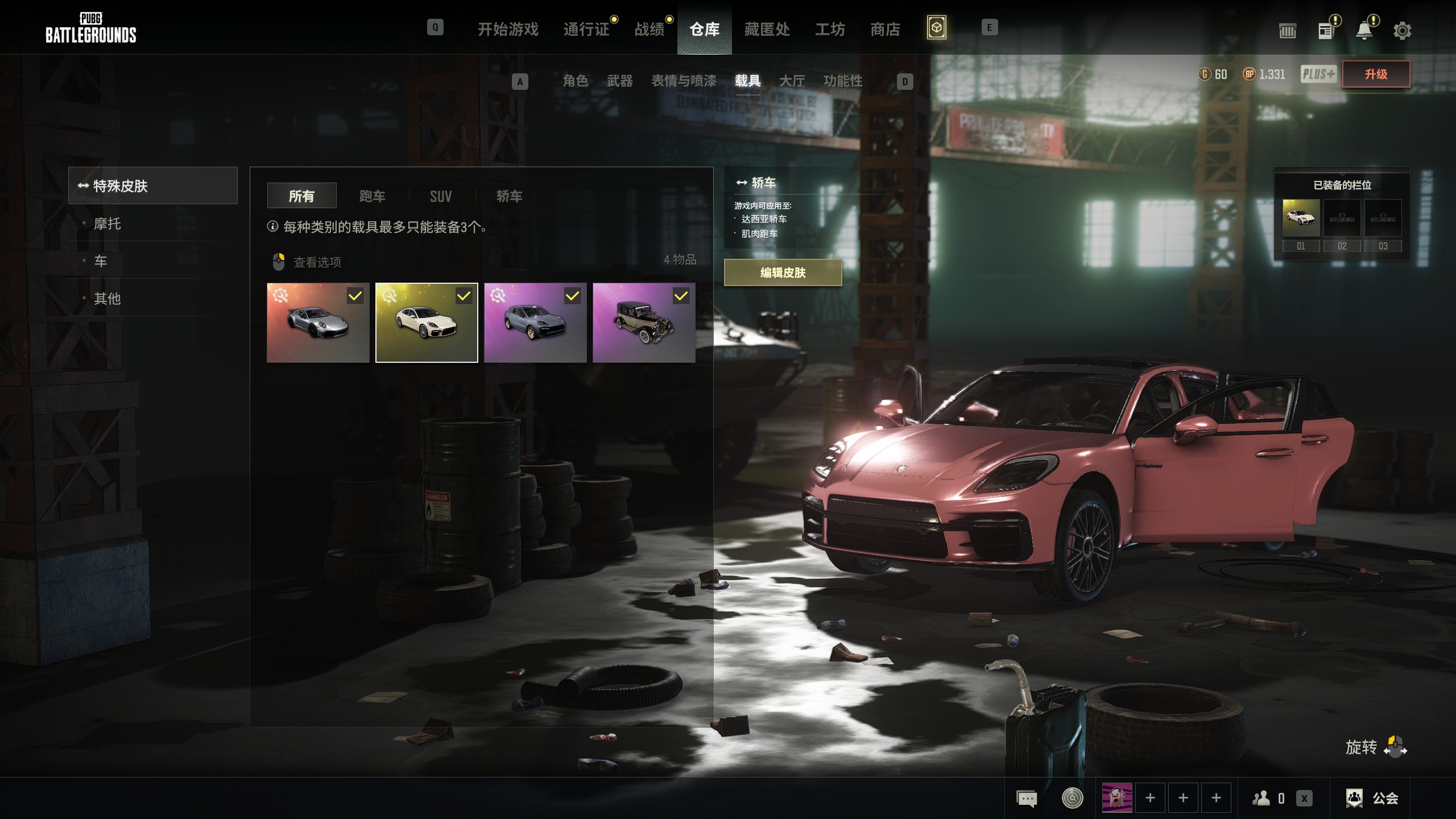Switch to the 通行证 pass tab
Screen dimensions: 1456x819
[x=586, y=29]
